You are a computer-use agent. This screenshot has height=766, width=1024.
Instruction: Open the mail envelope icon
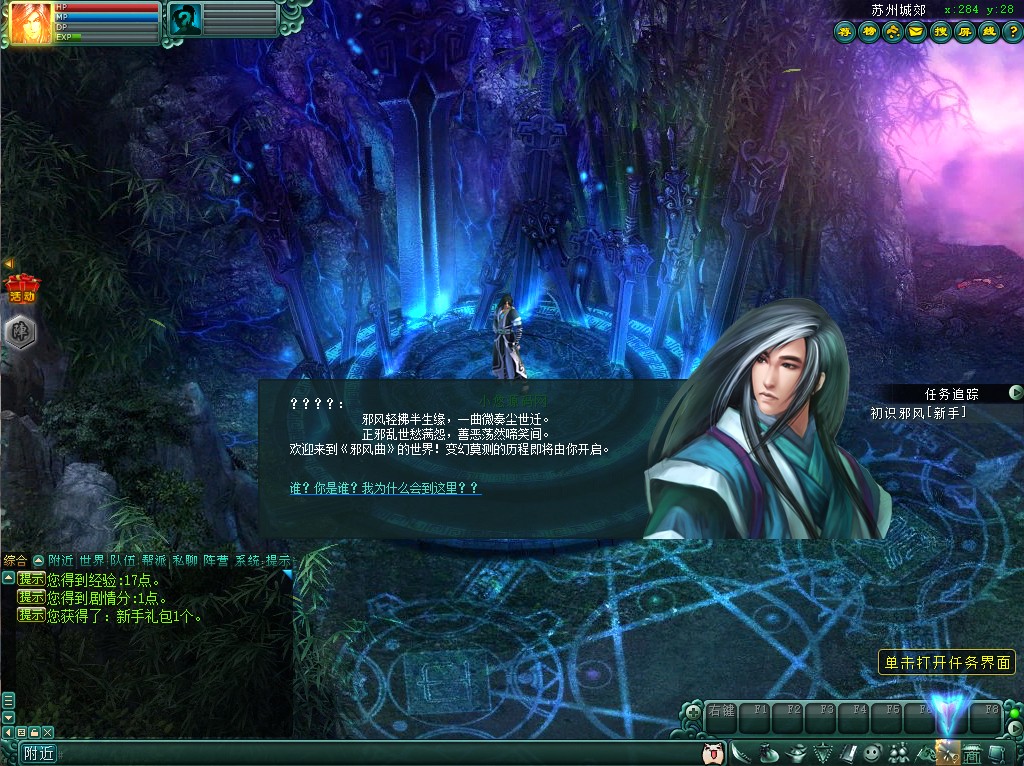click(x=915, y=32)
